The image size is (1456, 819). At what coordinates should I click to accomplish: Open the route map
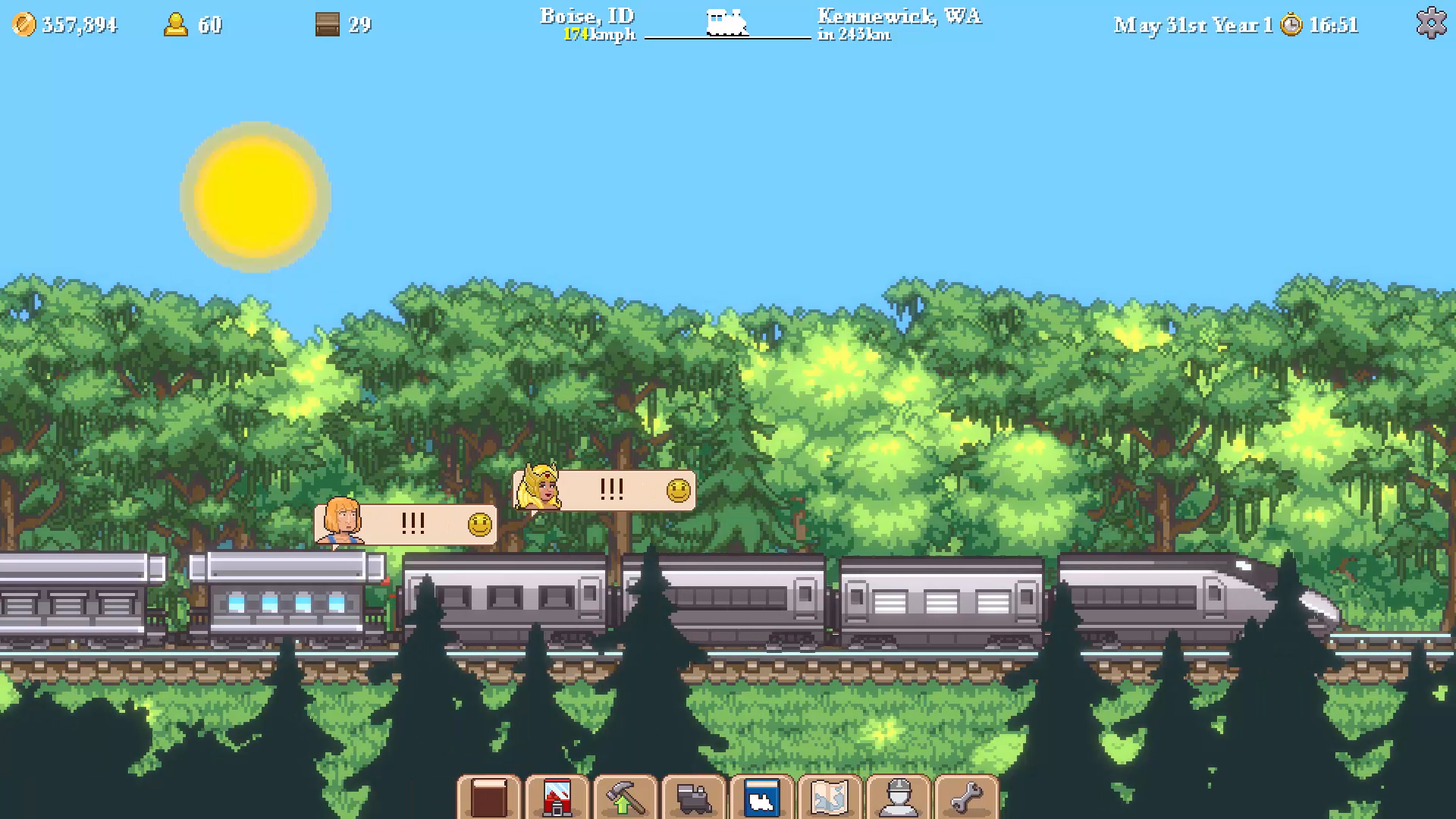pos(830,796)
